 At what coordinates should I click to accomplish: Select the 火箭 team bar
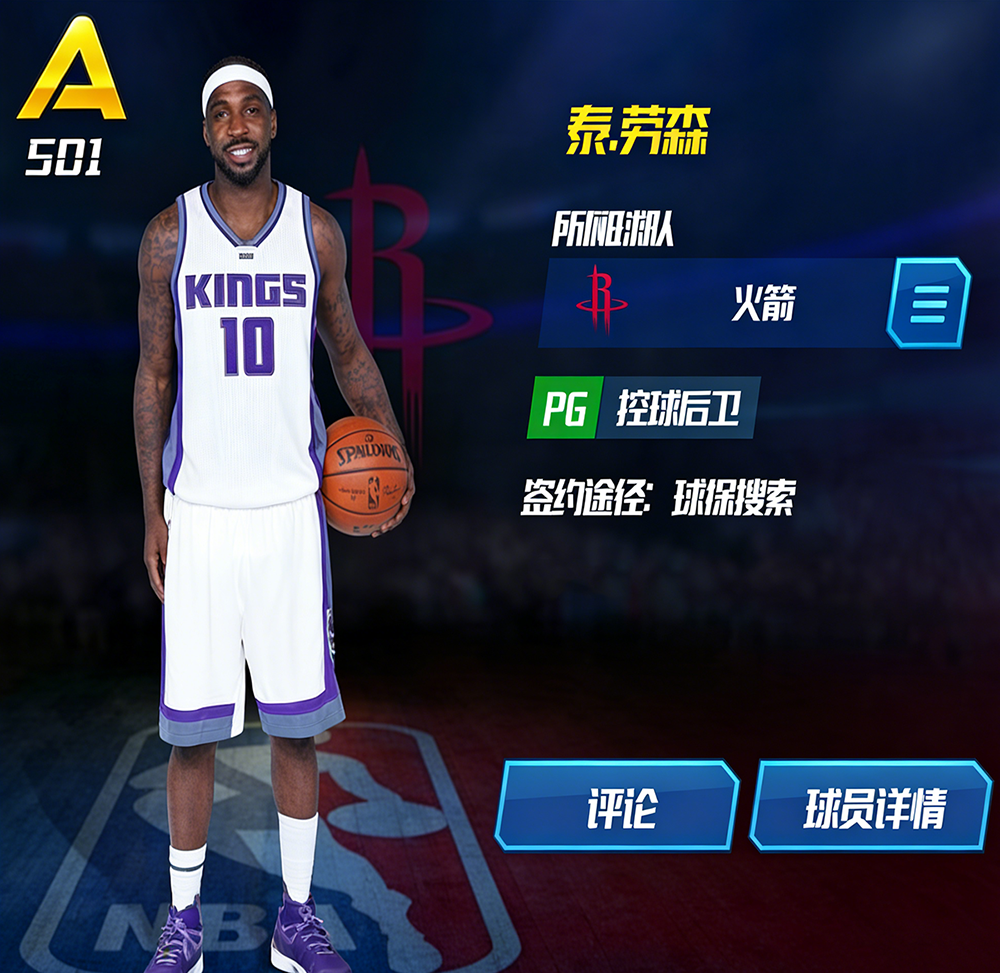[714, 303]
